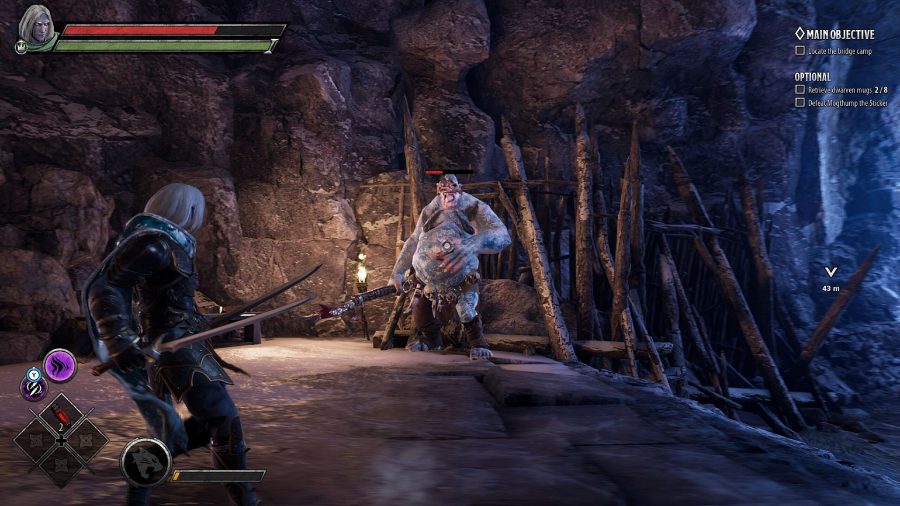Screen dimensions: 900x506
Task: Select the Defeat Mogthump optional objective
Action: [x=840, y=102]
